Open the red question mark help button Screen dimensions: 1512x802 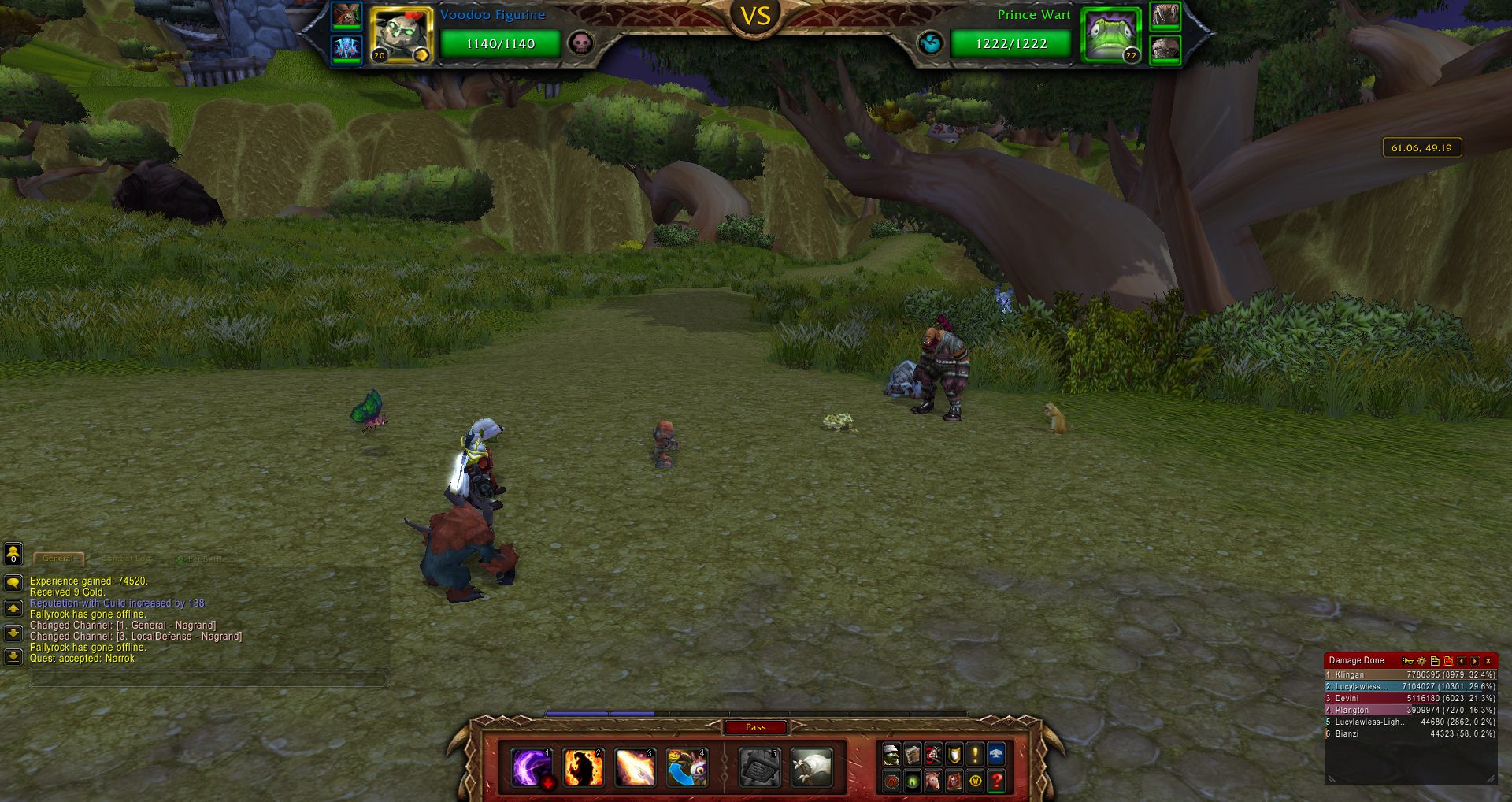(996, 781)
